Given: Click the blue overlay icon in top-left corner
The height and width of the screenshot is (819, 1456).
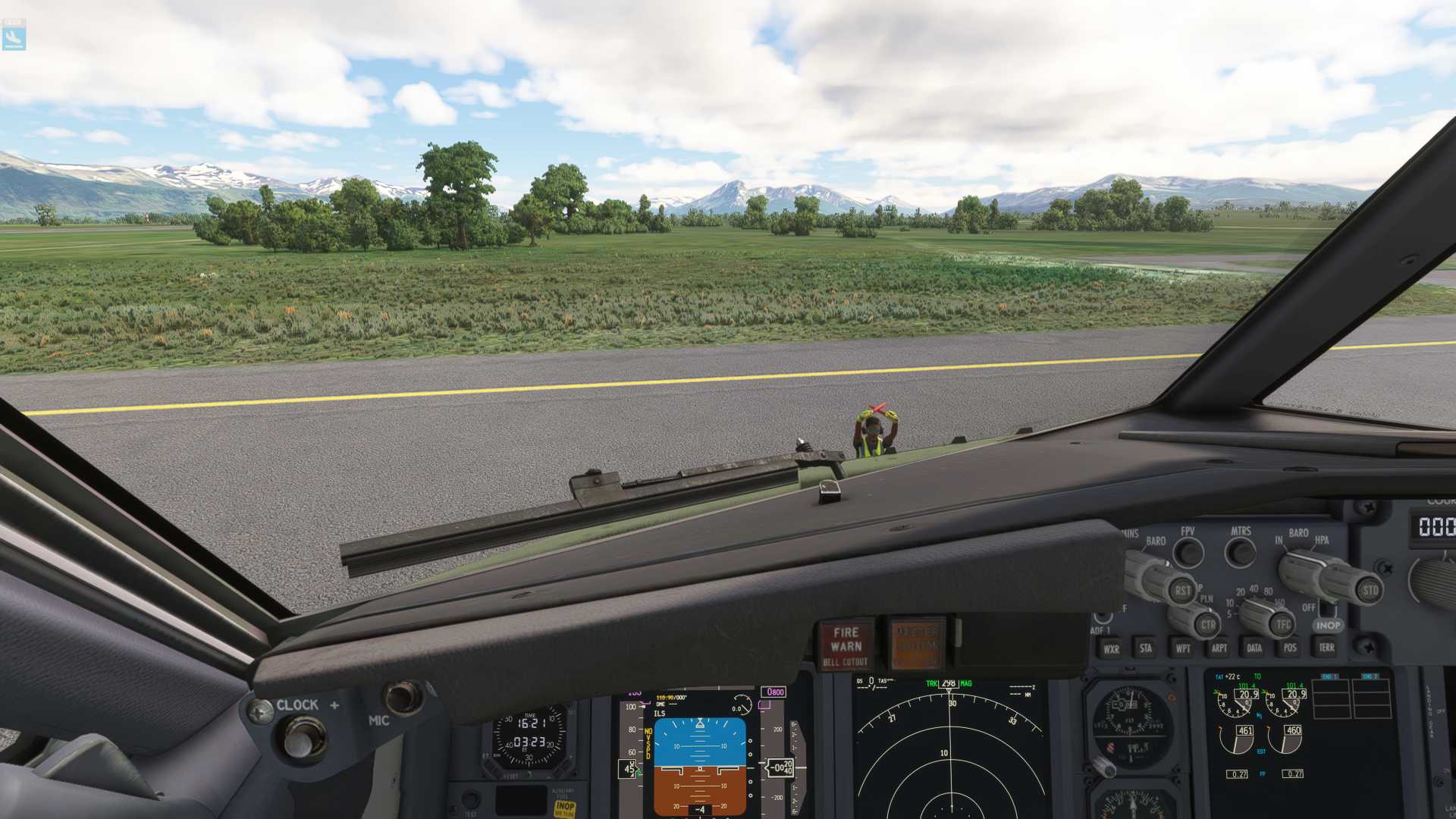Looking at the screenshot, I should coord(14,35).
